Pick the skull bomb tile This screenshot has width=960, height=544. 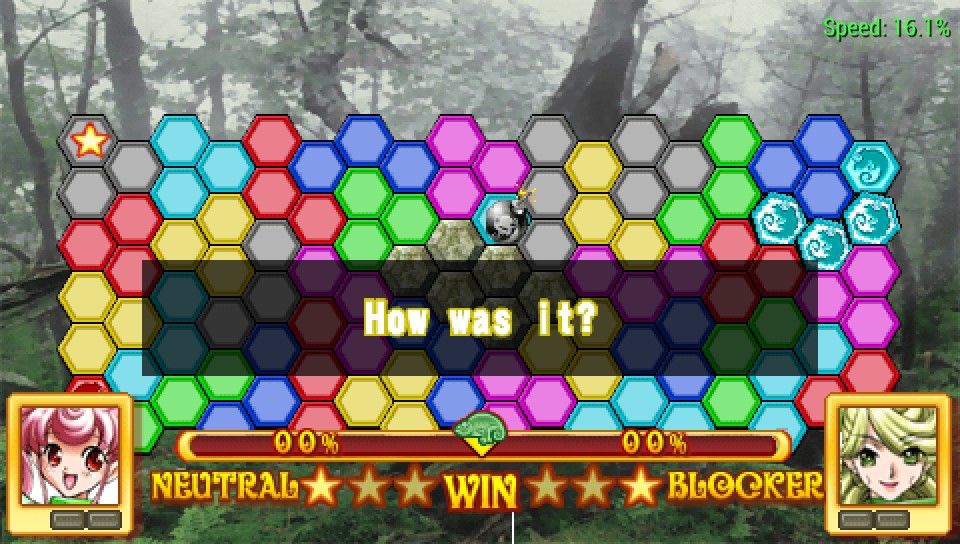[505, 217]
